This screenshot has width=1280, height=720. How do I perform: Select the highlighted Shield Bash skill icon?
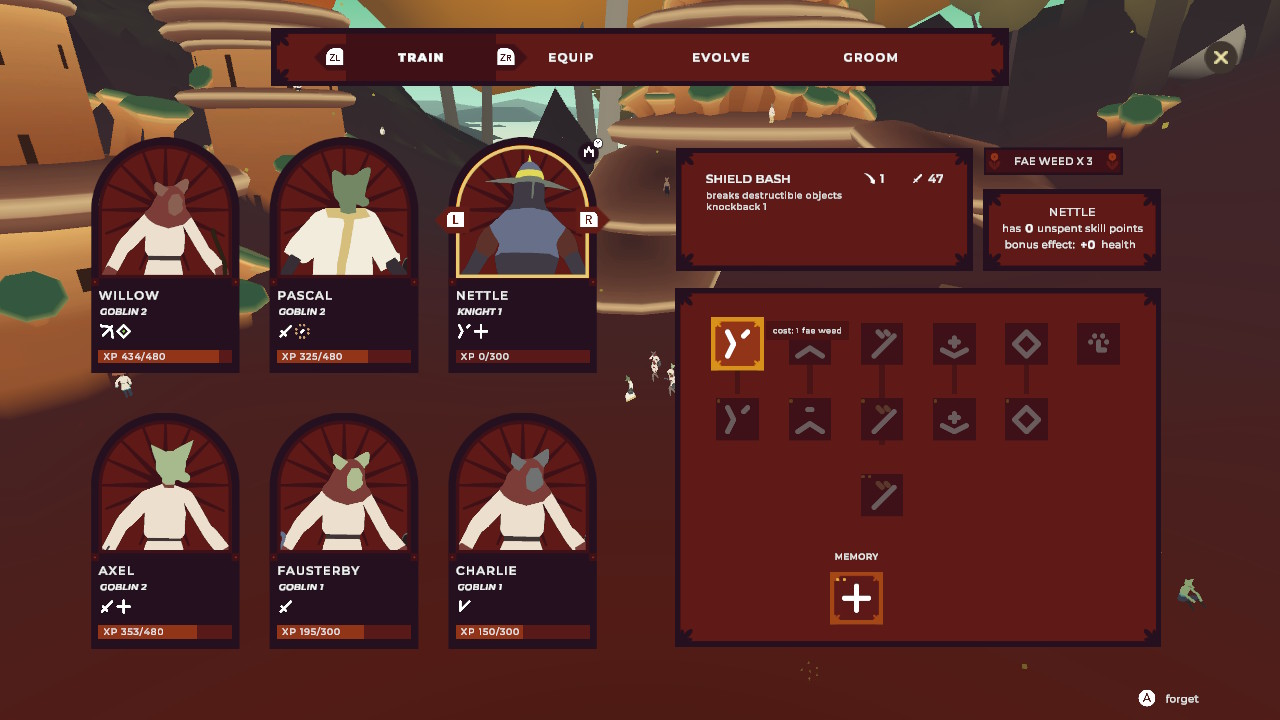coord(737,343)
